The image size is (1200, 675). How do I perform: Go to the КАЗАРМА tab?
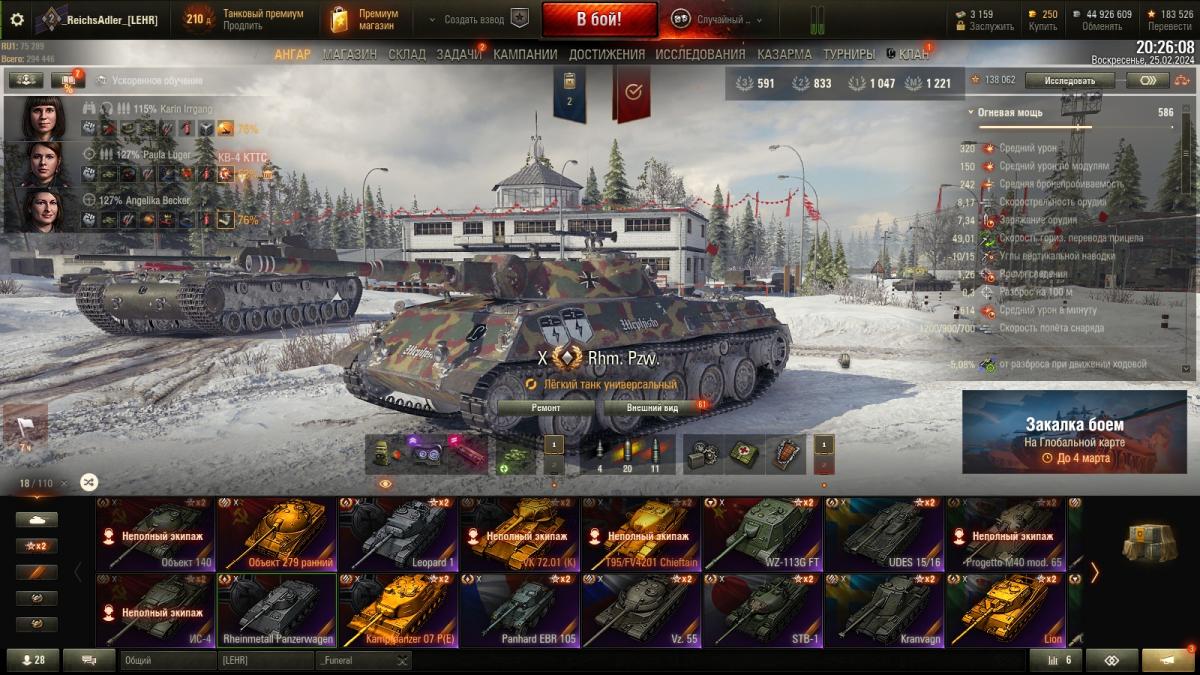[784, 54]
